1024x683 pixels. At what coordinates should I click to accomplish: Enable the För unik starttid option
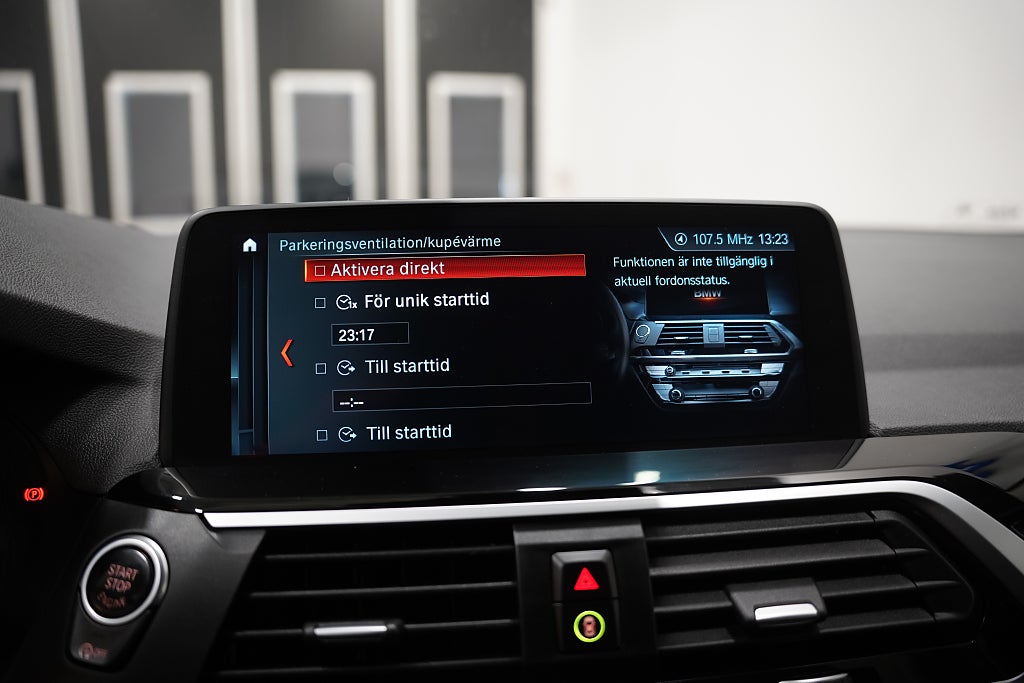(x=320, y=302)
